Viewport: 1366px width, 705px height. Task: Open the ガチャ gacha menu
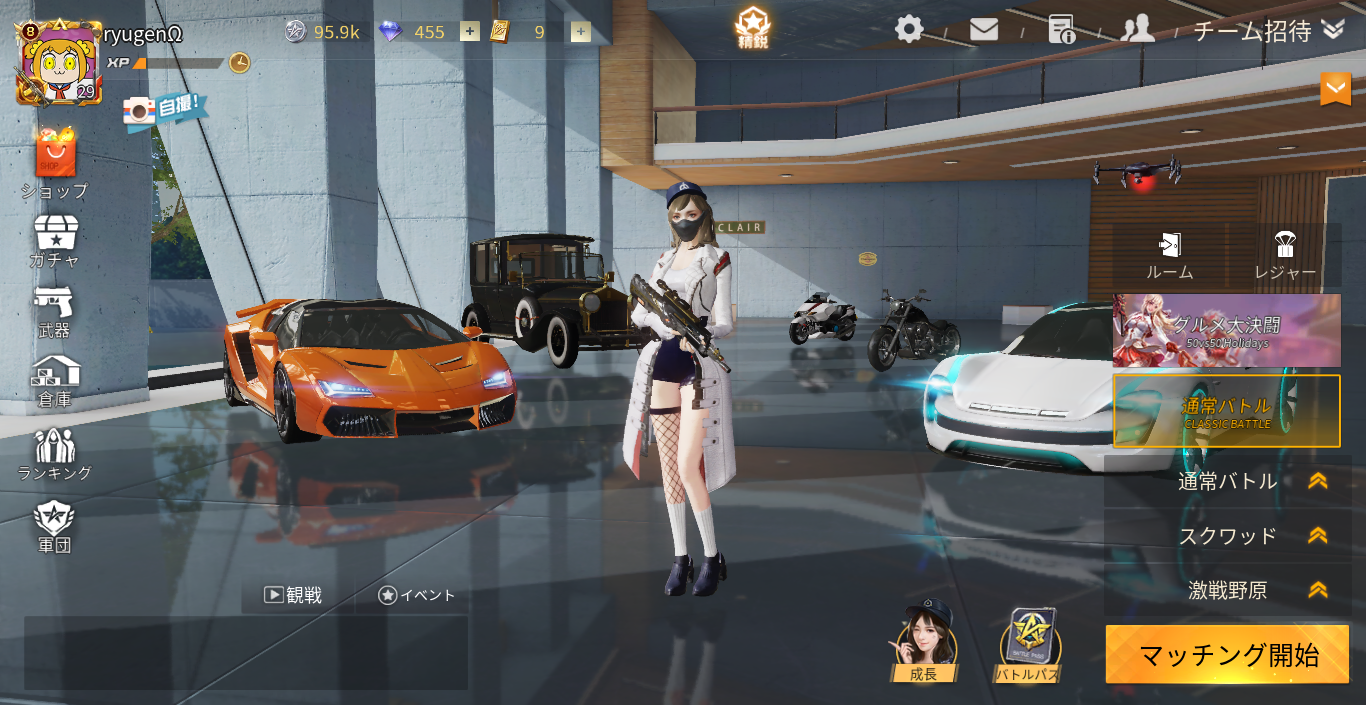(x=55, y=241)
